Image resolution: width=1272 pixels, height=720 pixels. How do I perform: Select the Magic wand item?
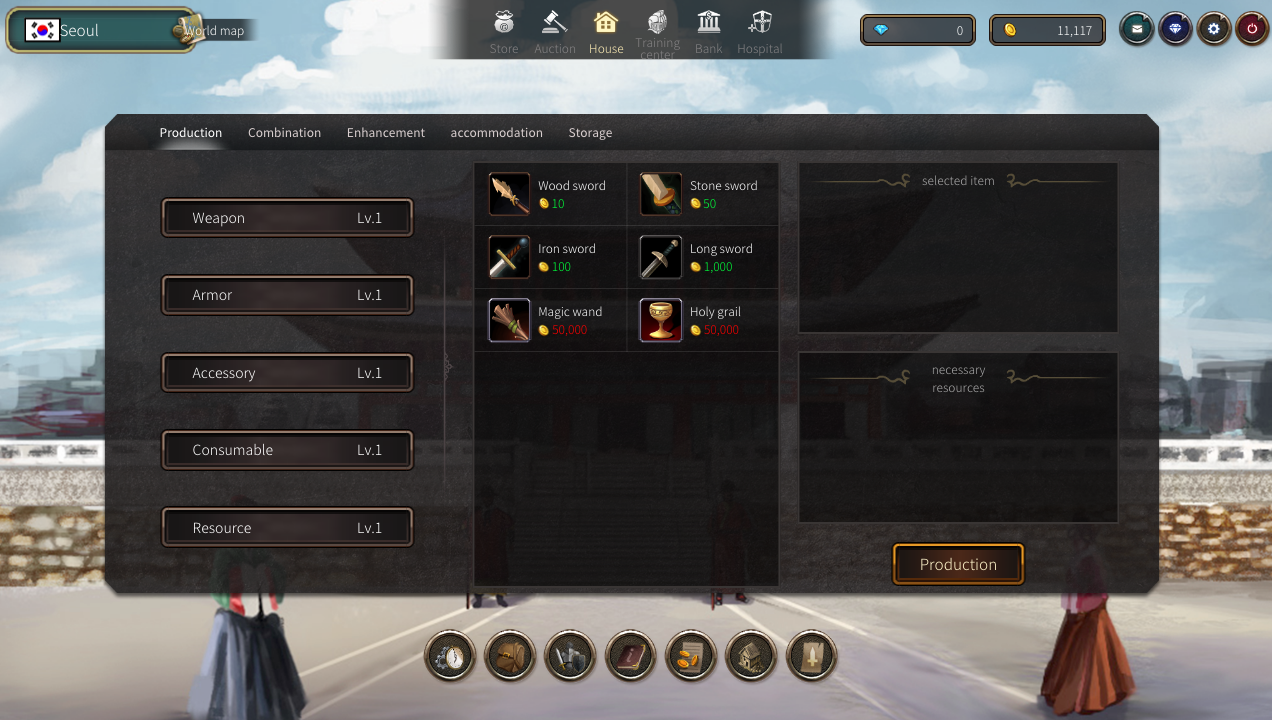click(x=550, y=320)
